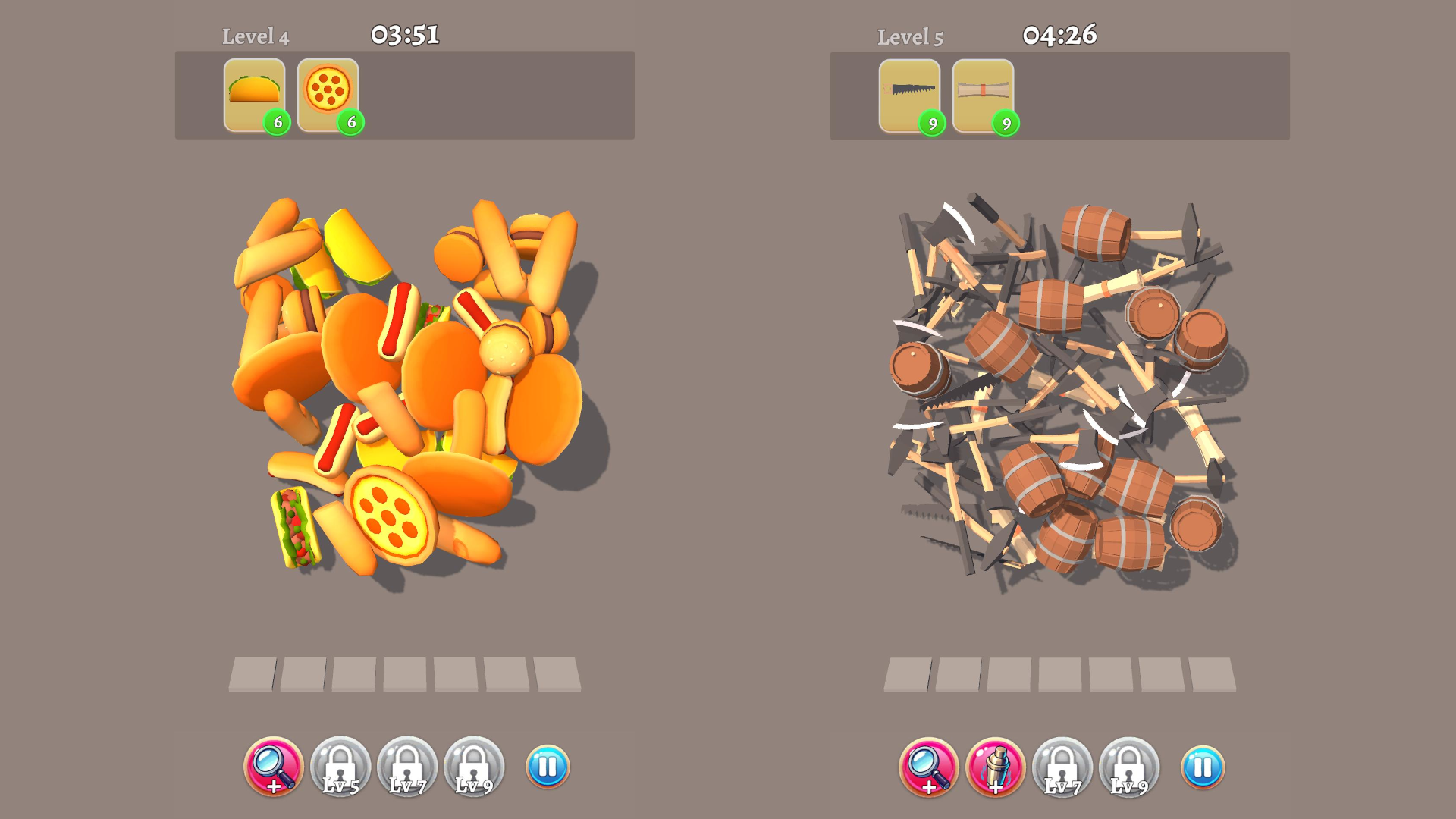Screen dimensions: 1456x819
Task: Check the 03:51 timer on Level 4
Action: [406, 33]
